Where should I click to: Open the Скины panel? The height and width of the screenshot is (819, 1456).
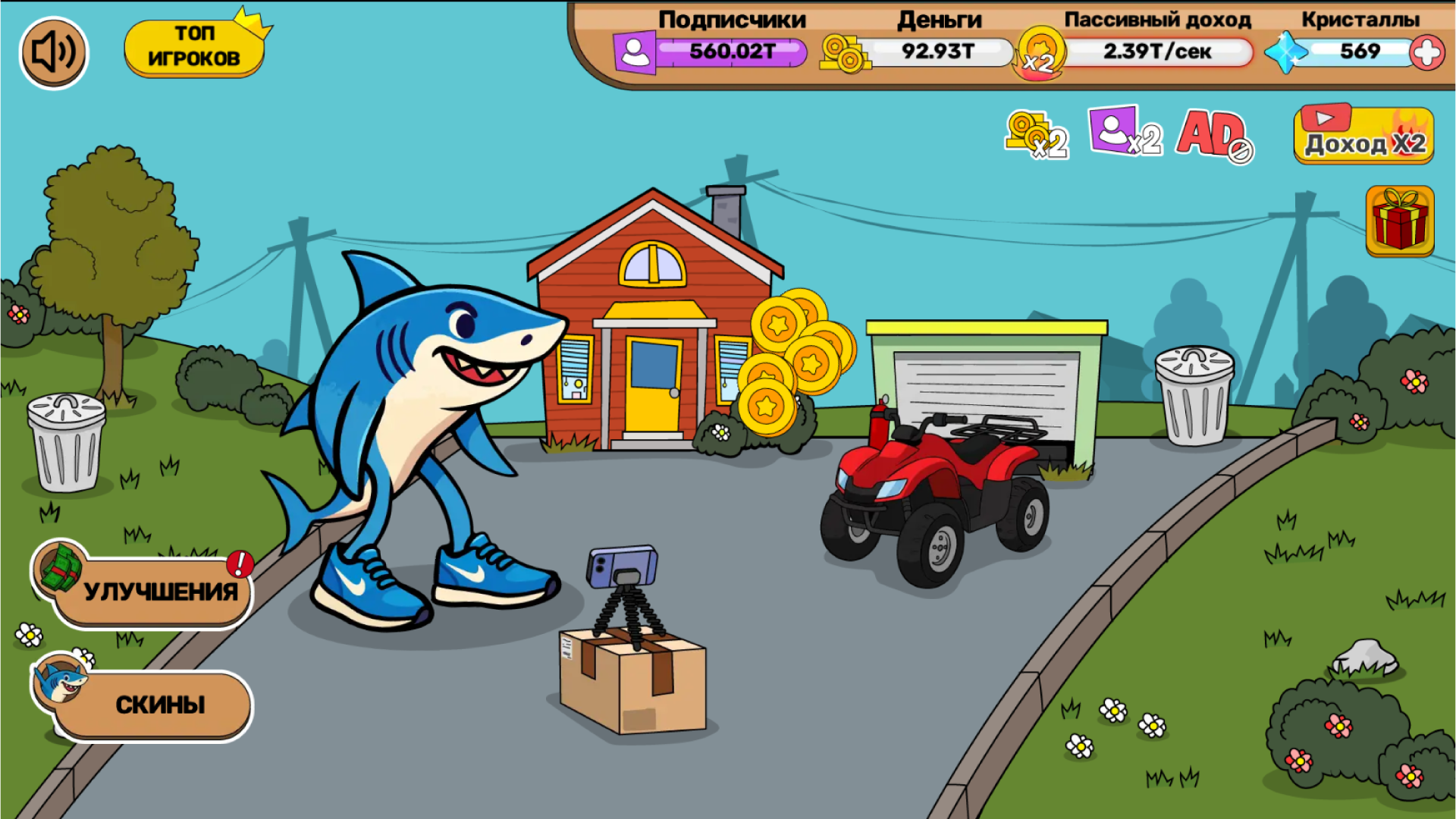[x=159, y=704]
